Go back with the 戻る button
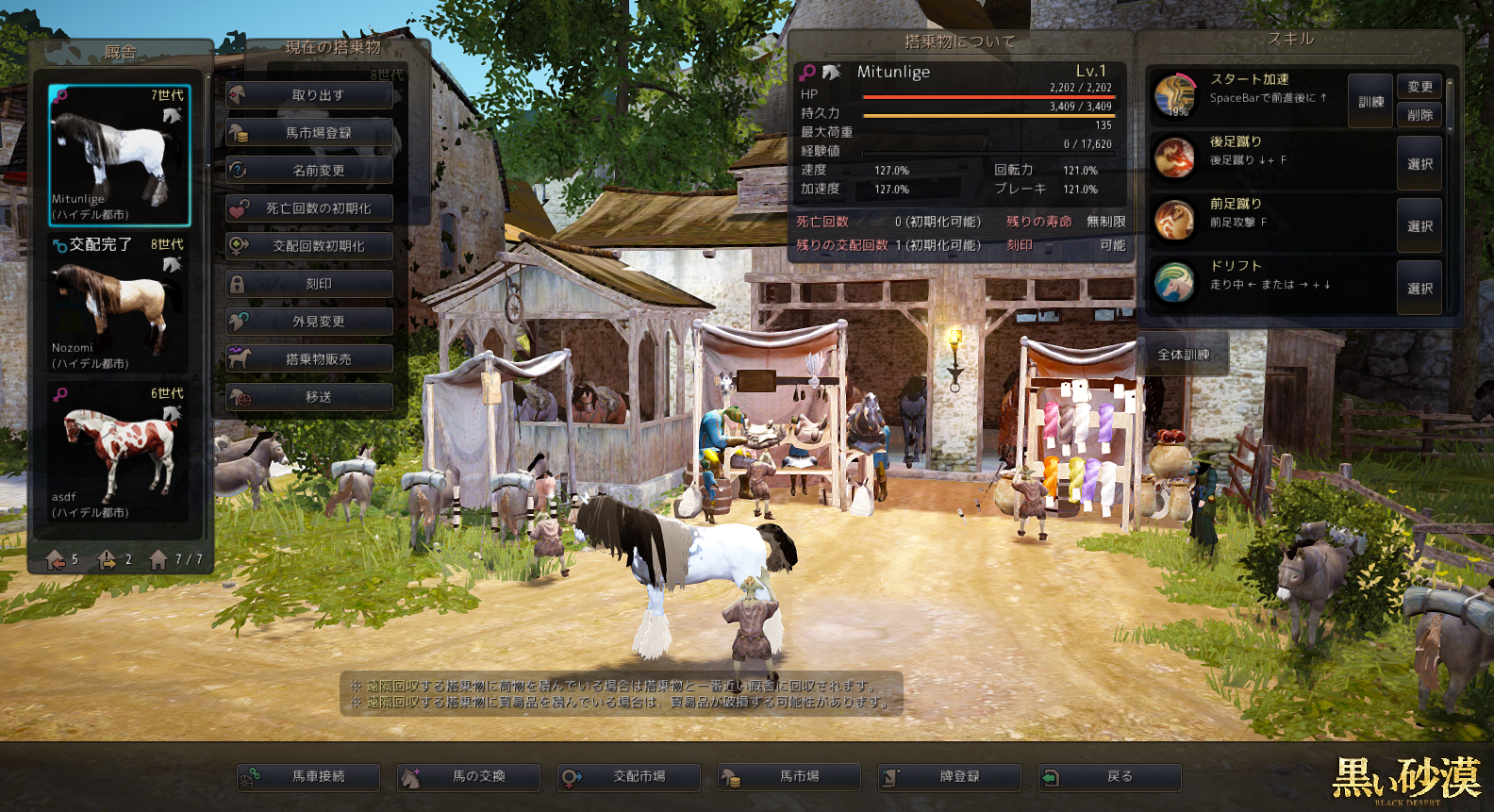Image resolution: width=1494 pixels, height=812 pixels. coord(1110,777)
